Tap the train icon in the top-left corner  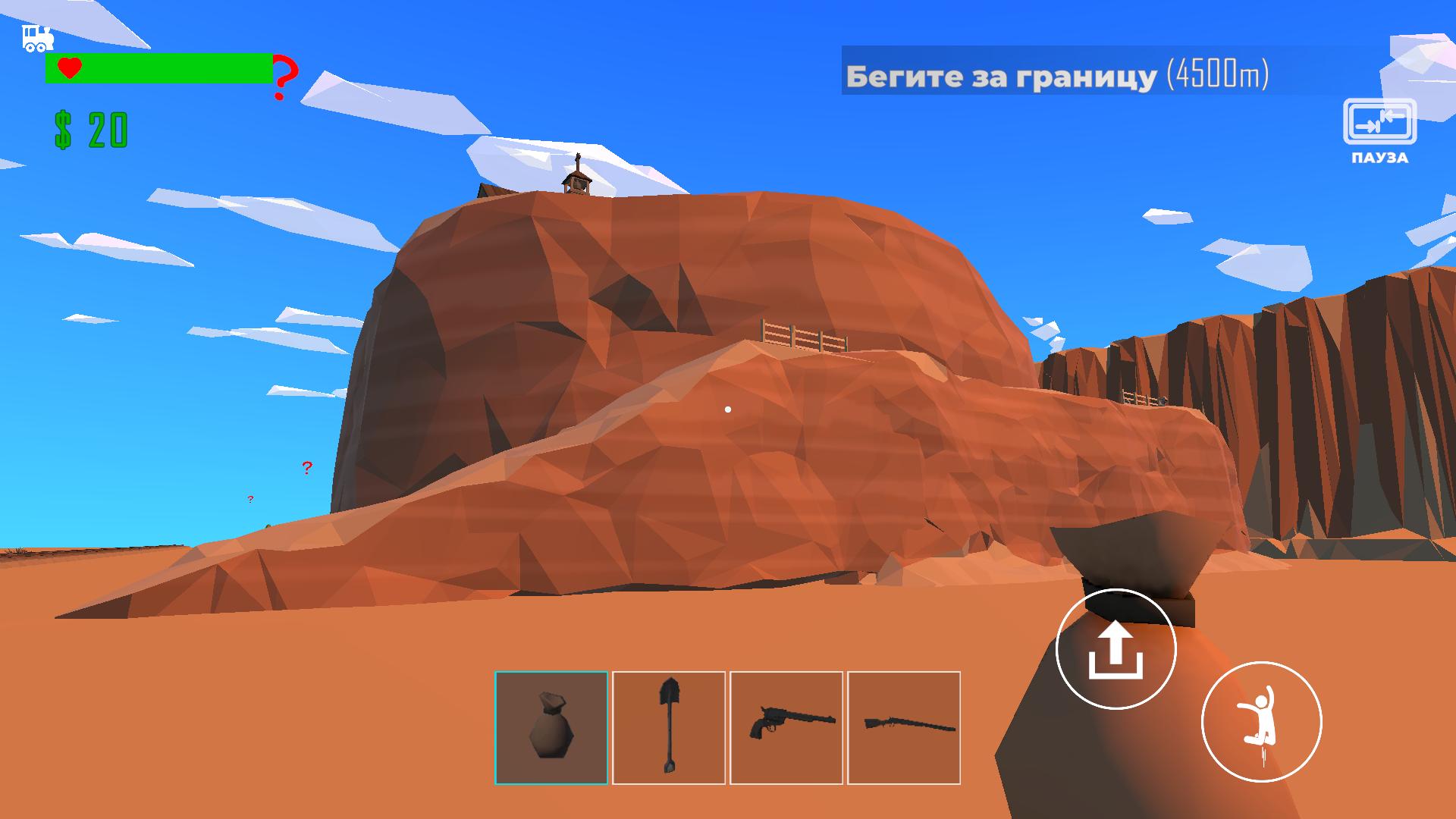[x=36, y=38]
